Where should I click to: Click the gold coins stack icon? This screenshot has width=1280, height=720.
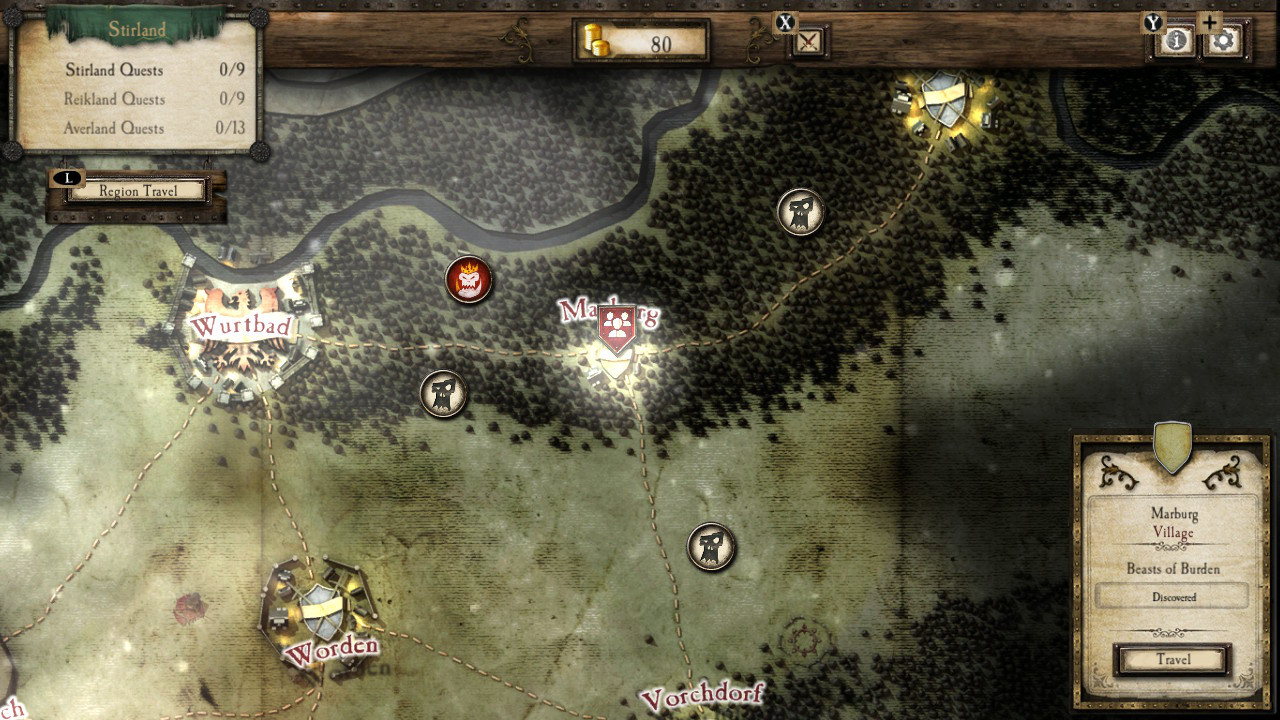(x=596, y=42)
